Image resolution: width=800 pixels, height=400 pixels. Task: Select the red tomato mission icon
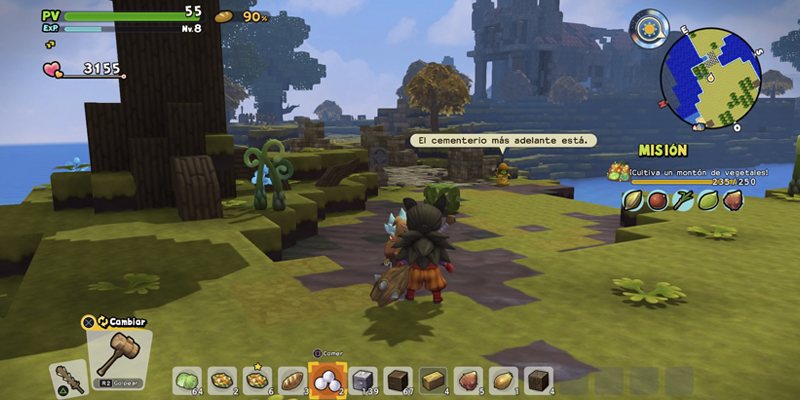coord(657,200)
